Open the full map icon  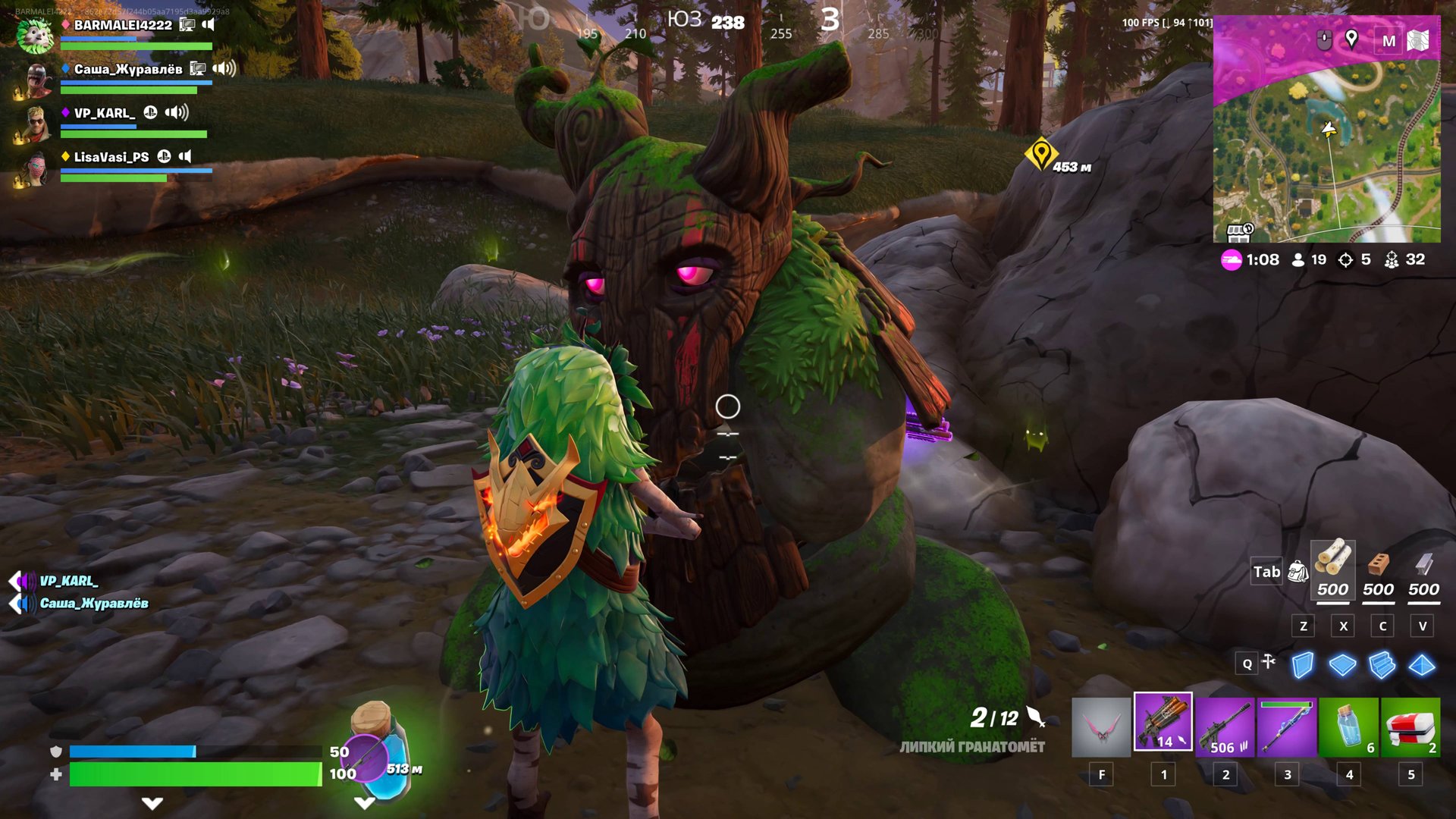(1418, 40)
